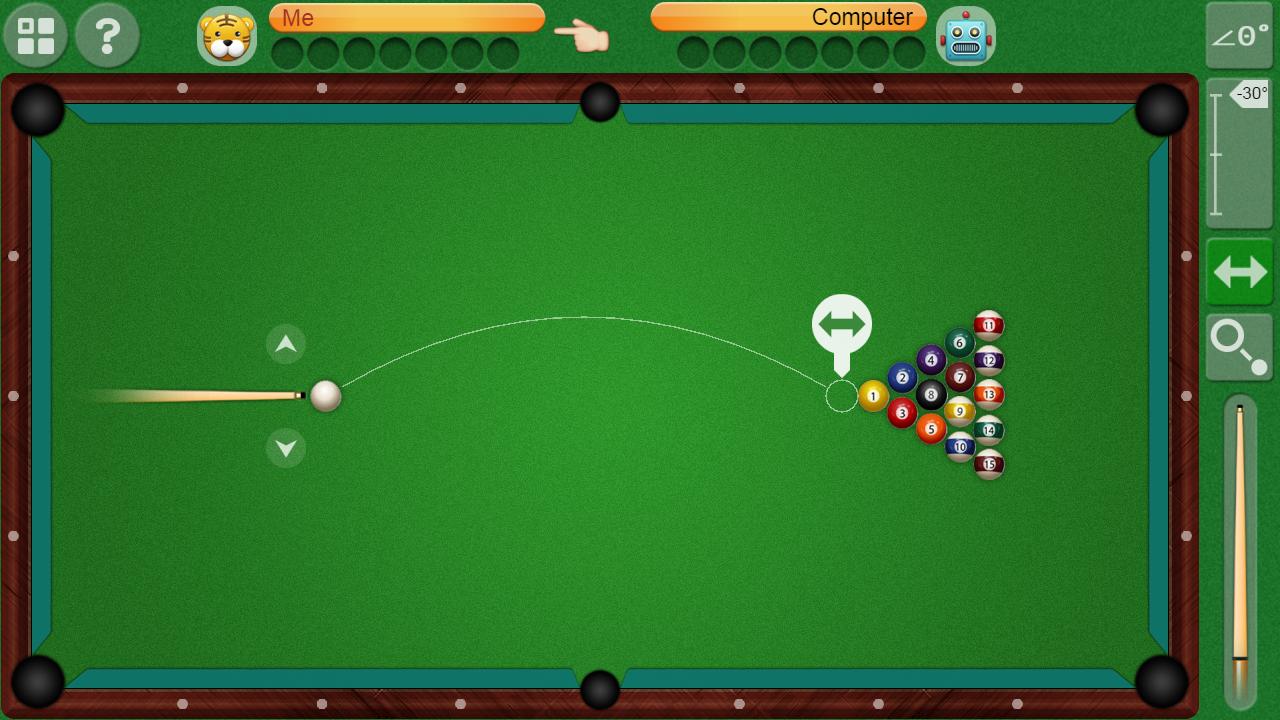The height and width of the screenshot is (720, 1280).
Task: Open the help question mark icon
Action: (107, 35)
